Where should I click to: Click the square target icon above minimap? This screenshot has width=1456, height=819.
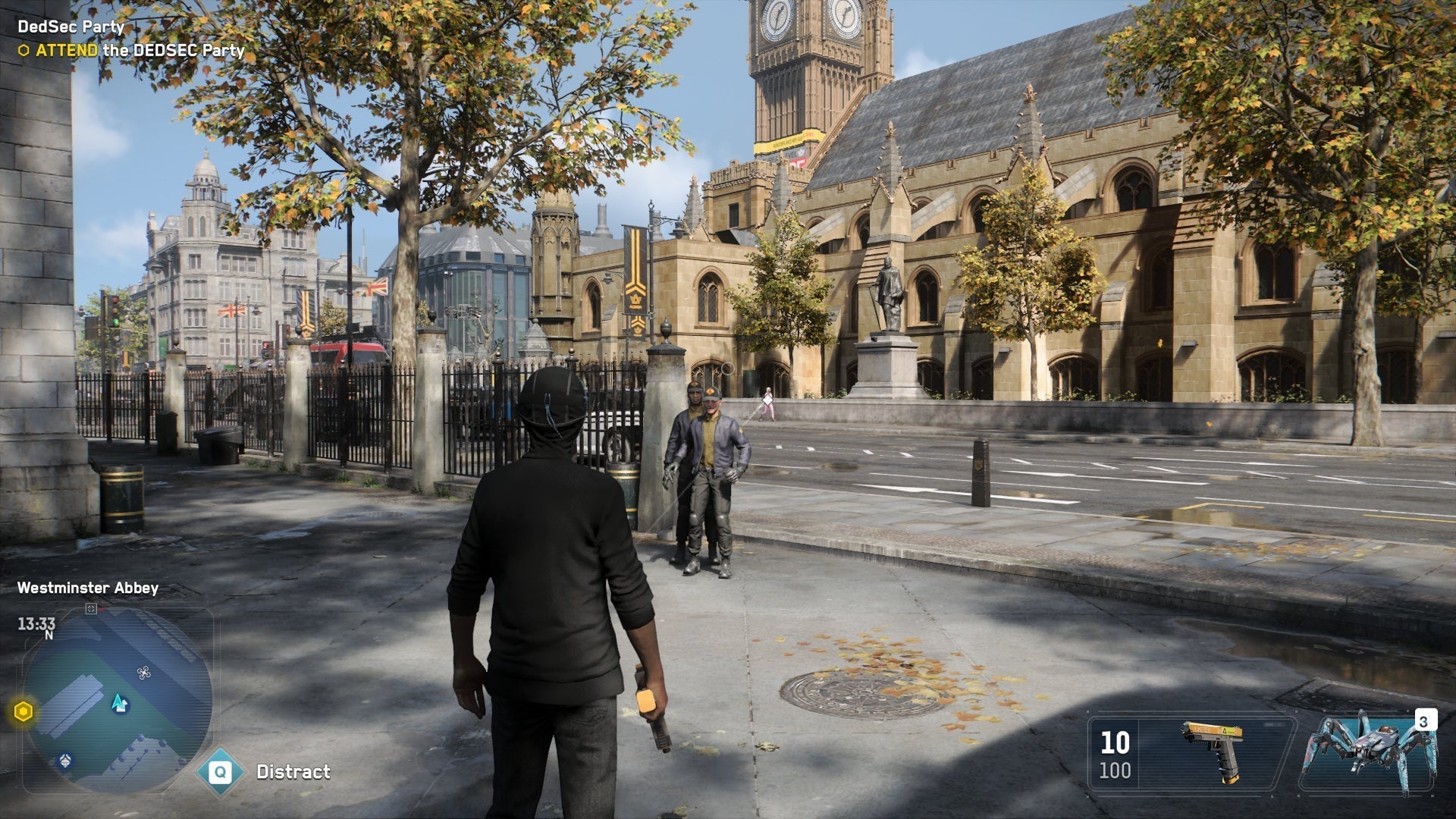[91, 608]
